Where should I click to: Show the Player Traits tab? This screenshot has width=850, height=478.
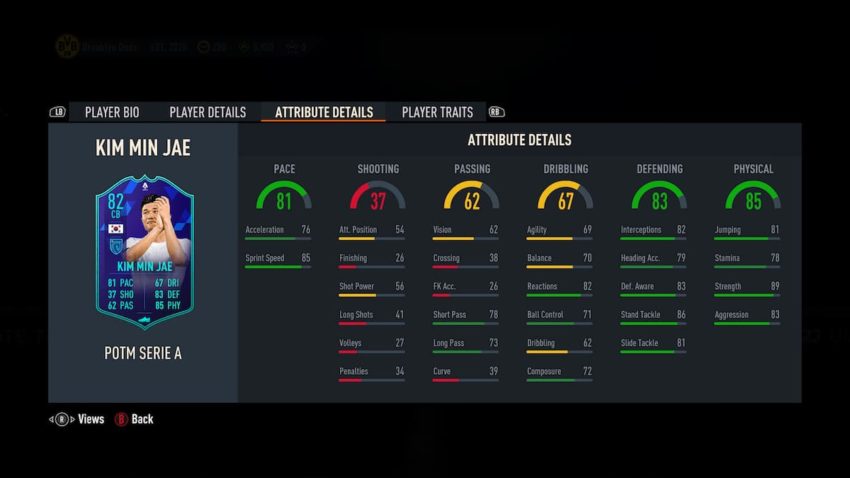(x=437, y=112)
